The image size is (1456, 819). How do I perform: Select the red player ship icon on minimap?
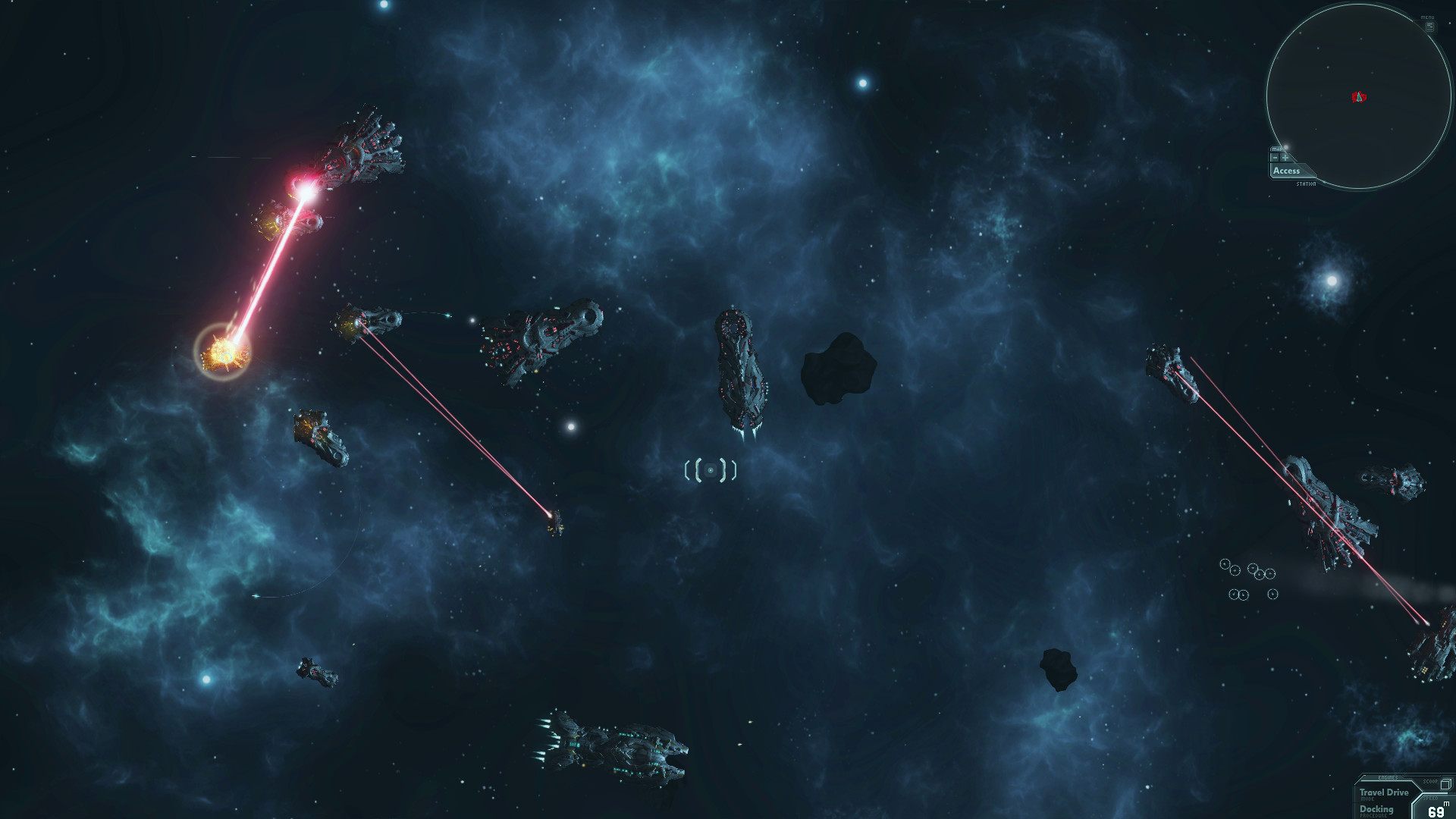1358,96
